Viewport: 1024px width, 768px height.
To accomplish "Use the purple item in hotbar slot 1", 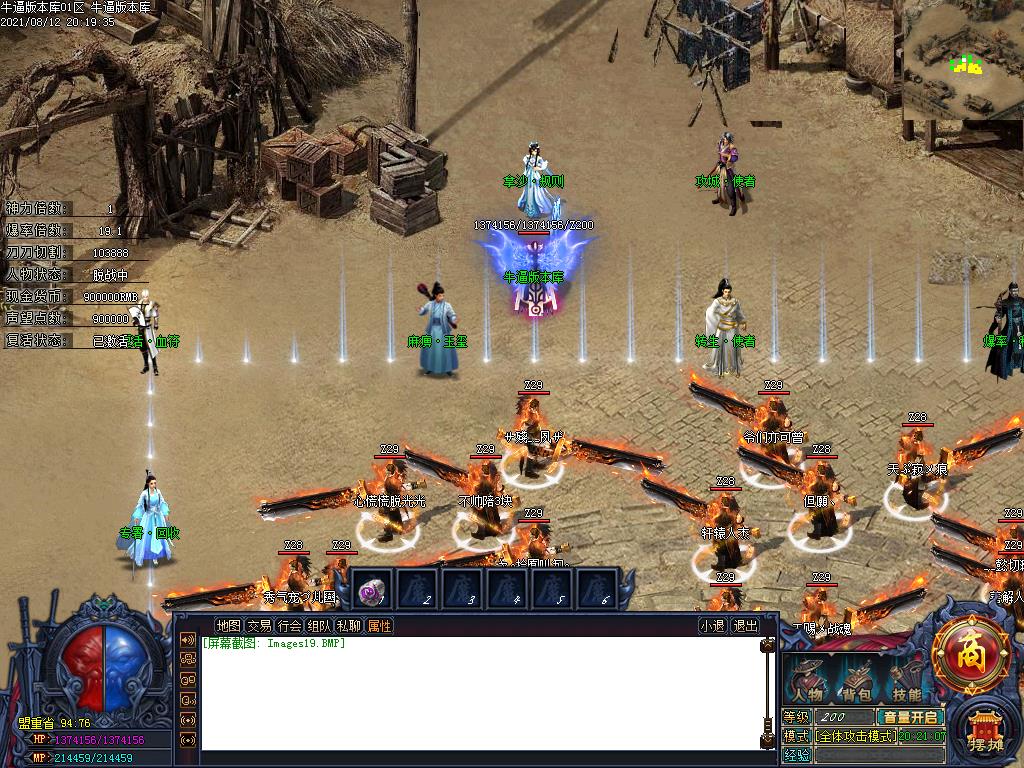I will click(x=373, y=590).
